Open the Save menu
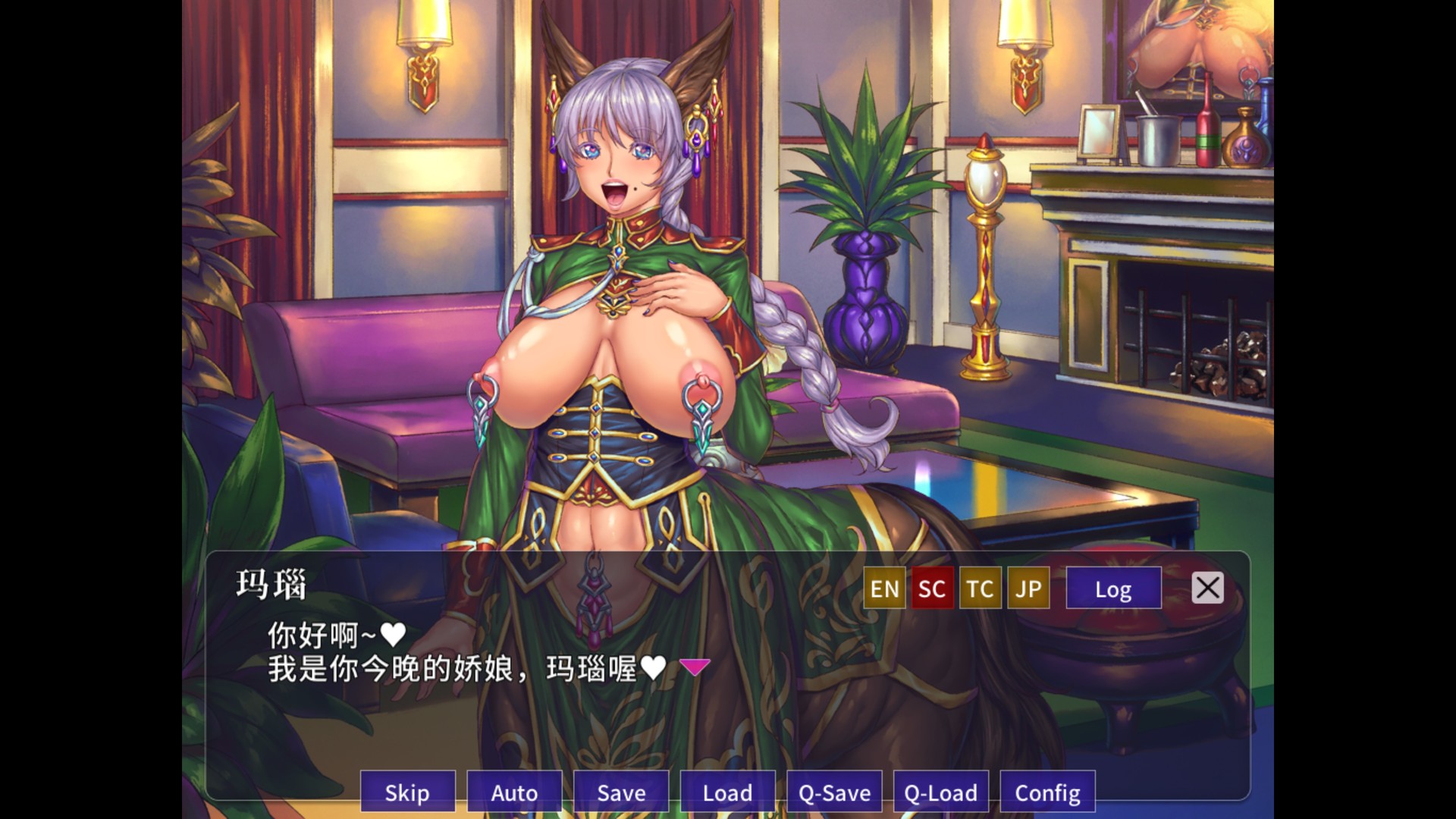 coord(621,792)
